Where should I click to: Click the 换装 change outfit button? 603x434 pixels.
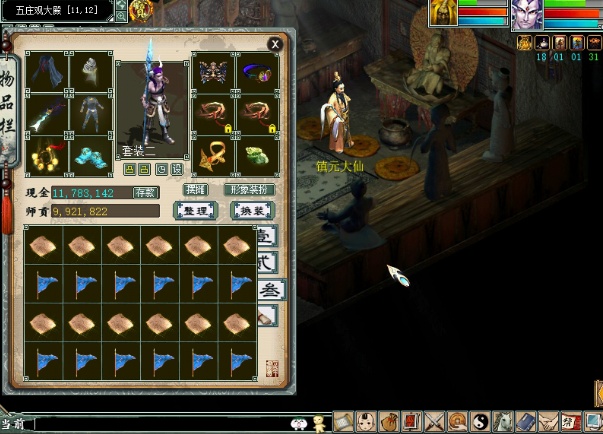[252, 210]
